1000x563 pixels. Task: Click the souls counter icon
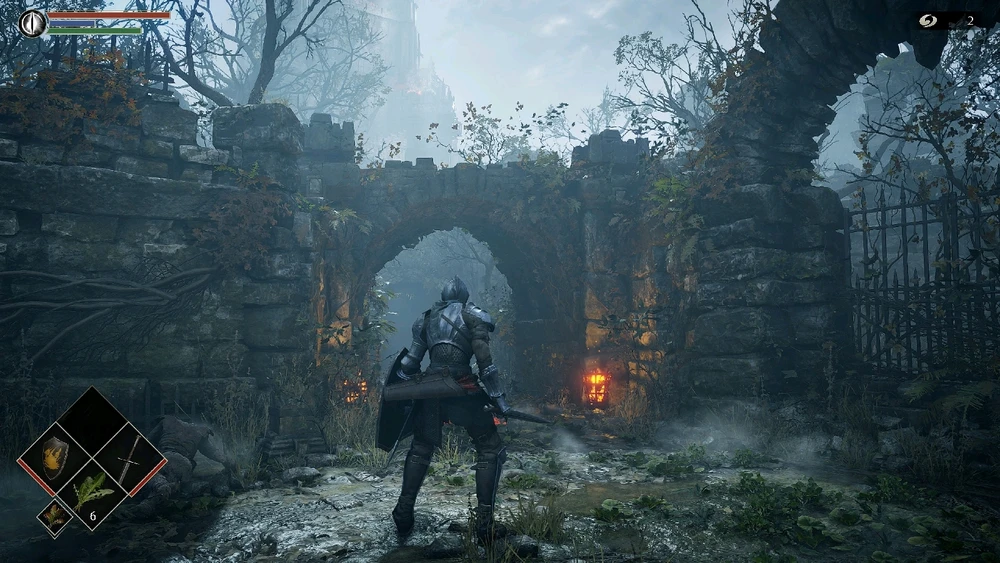tap(929, 20)
